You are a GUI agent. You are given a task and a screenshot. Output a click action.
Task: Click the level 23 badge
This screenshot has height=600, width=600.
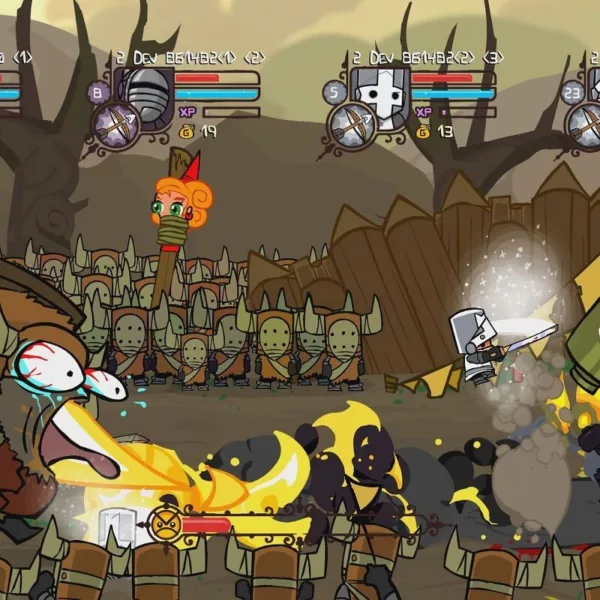tap(572, 94)
